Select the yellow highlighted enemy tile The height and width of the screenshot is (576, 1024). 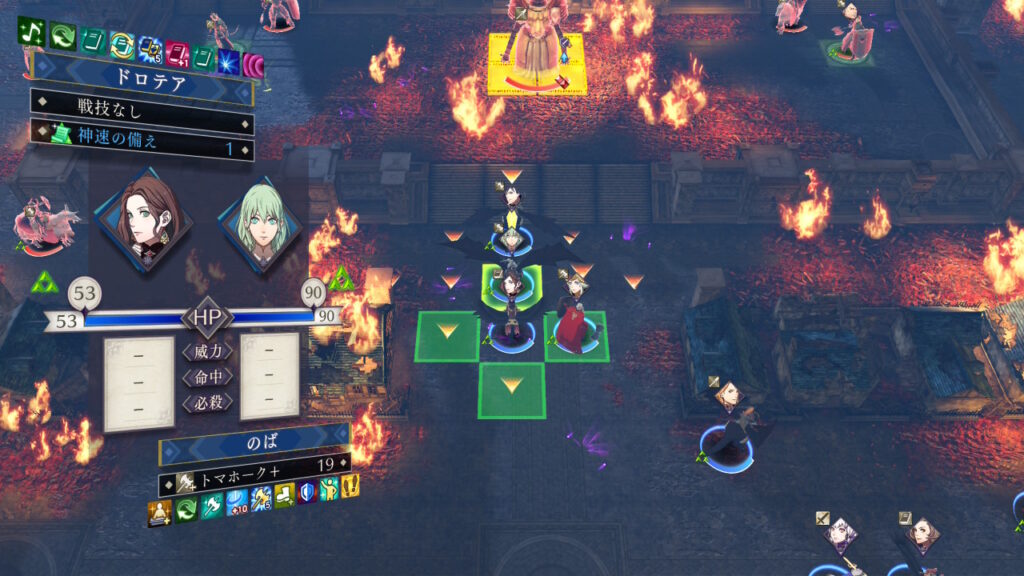(x=536, y=62)
